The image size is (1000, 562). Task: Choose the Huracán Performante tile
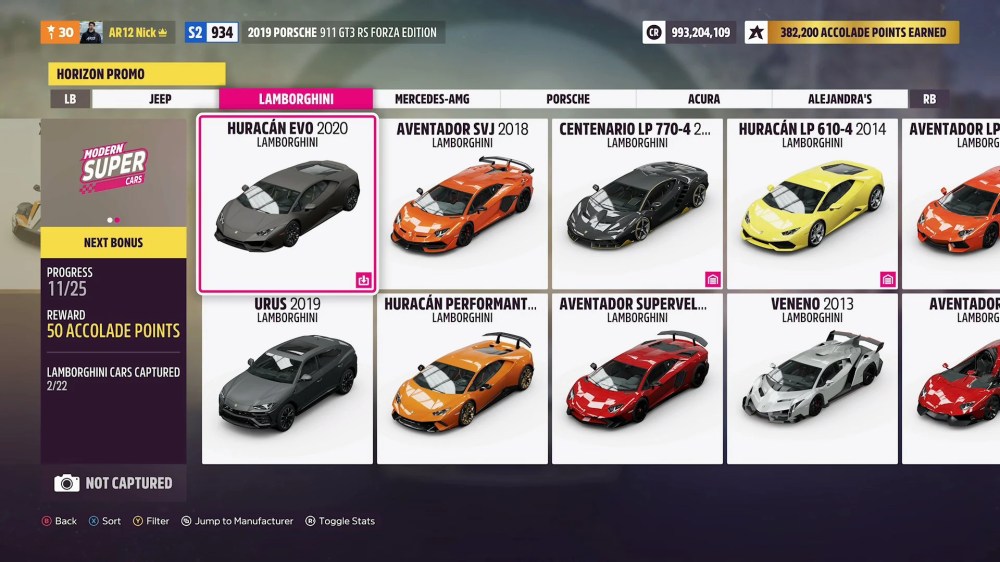pyautogui.click(x=462, y=378)
